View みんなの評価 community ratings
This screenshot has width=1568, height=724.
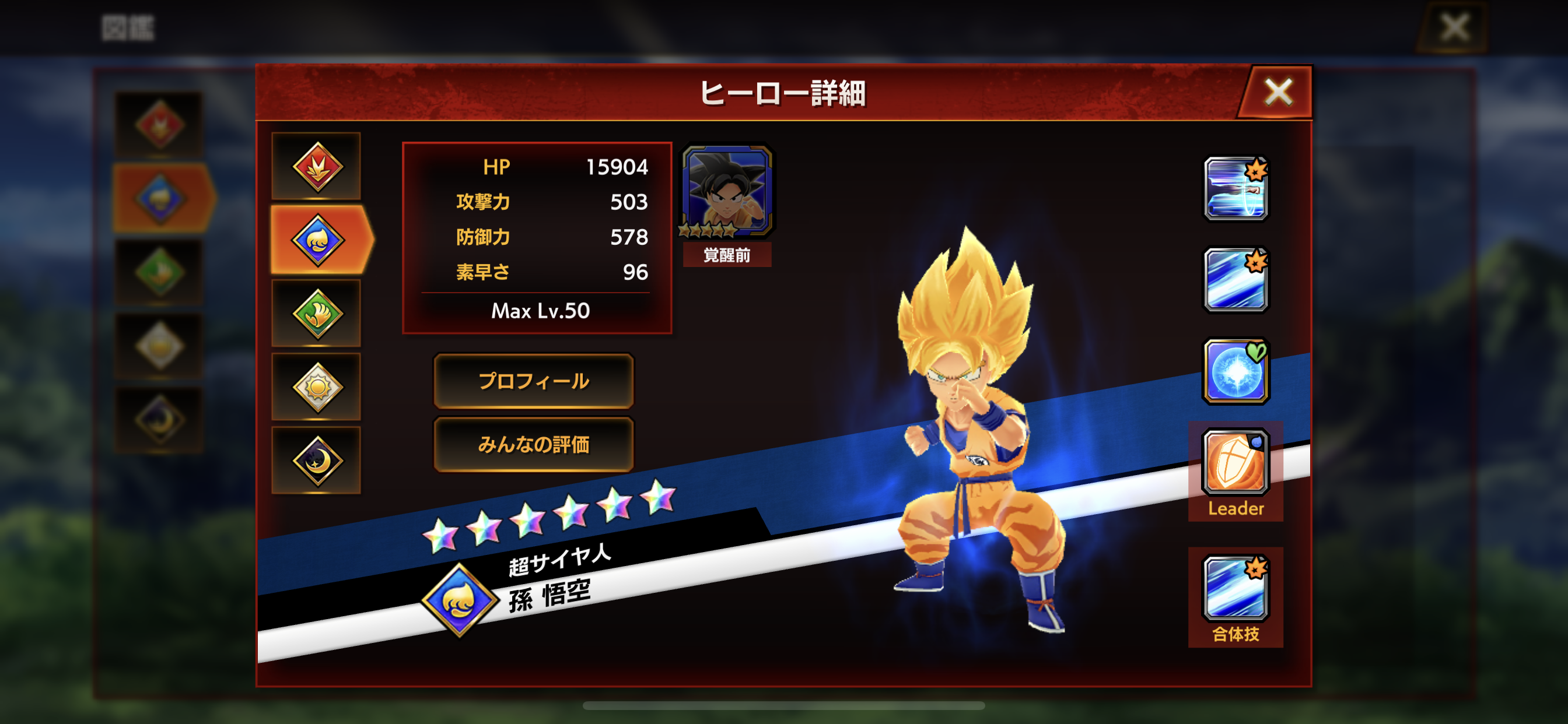(533, 444)
